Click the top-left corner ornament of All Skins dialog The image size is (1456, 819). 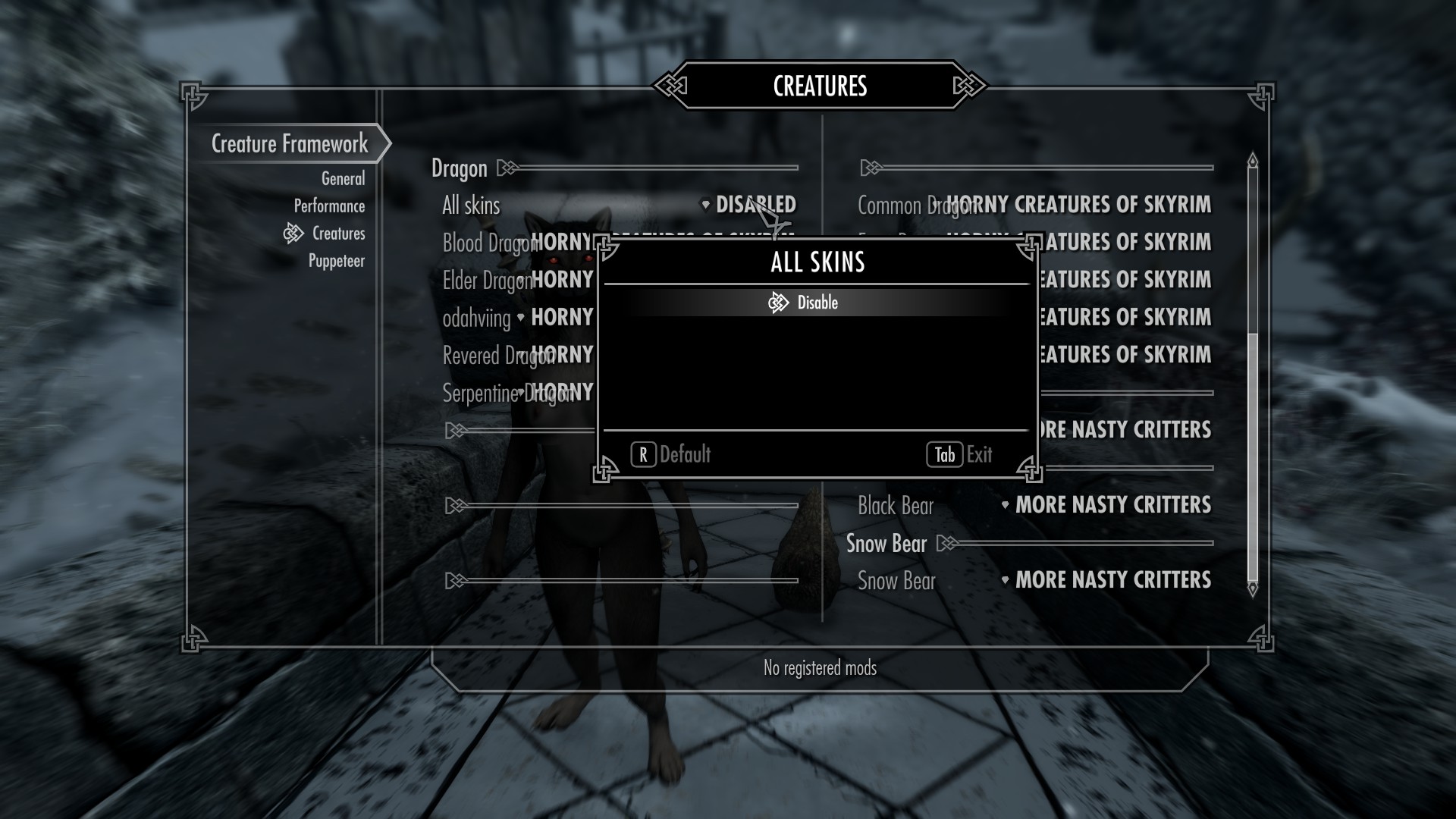pos(604,246)
